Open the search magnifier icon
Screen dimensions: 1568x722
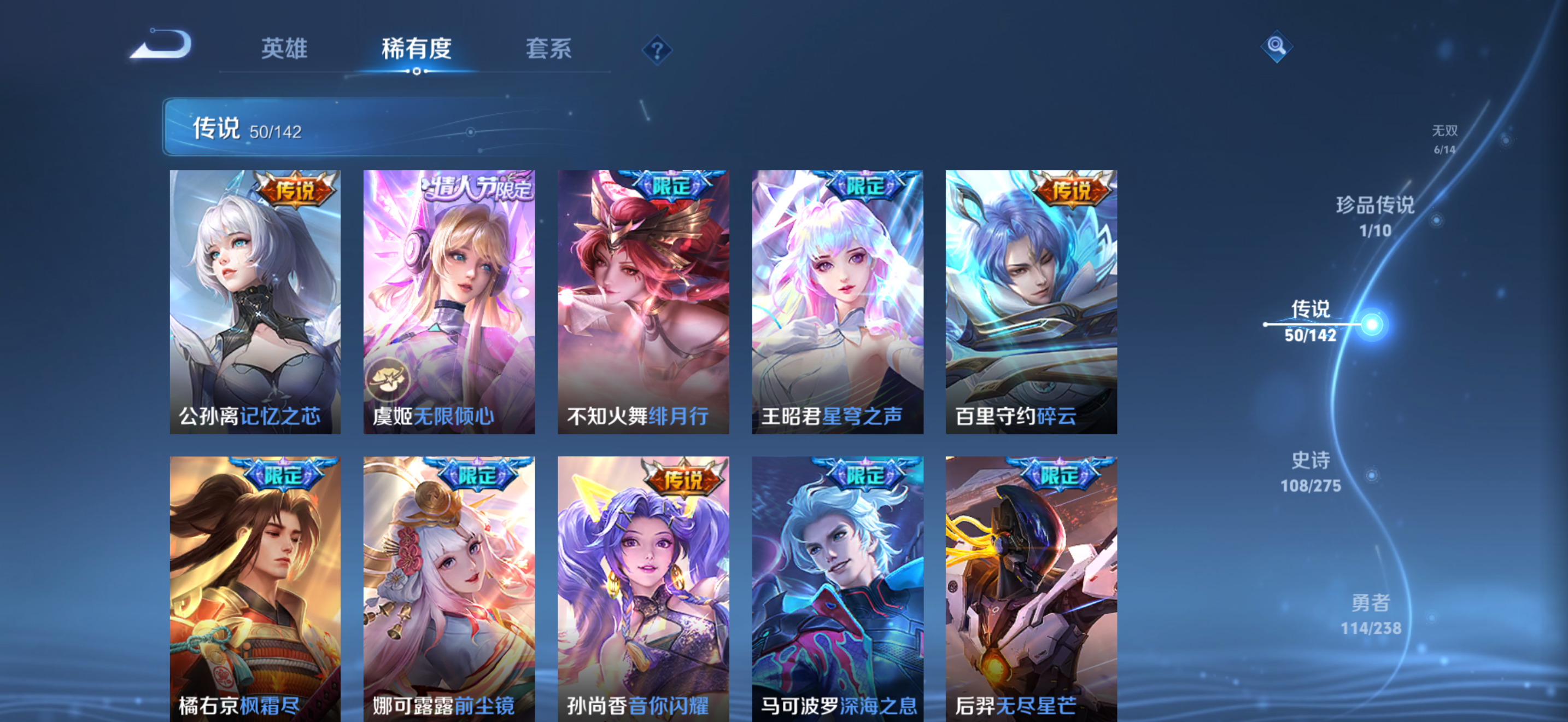(x=1277, y=49)
